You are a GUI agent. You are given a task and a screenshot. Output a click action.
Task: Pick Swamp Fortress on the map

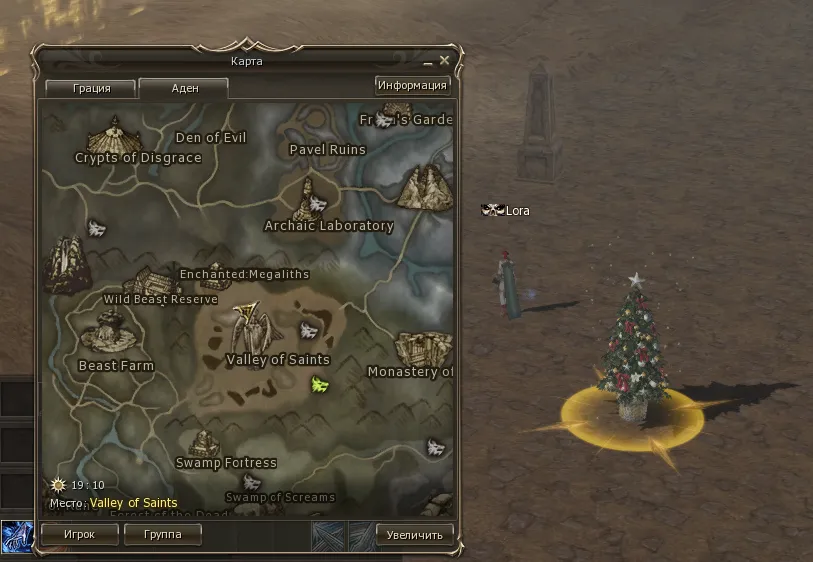[206, 443]
